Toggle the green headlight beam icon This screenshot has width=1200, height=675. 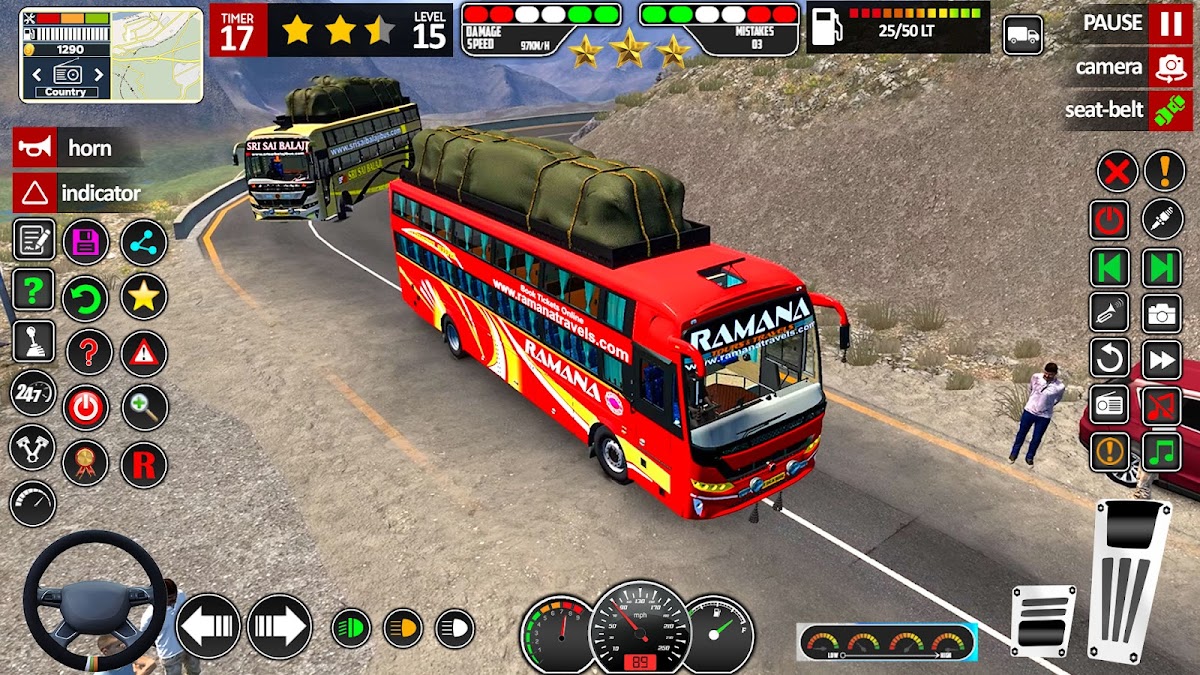click(x=351, y=628)
